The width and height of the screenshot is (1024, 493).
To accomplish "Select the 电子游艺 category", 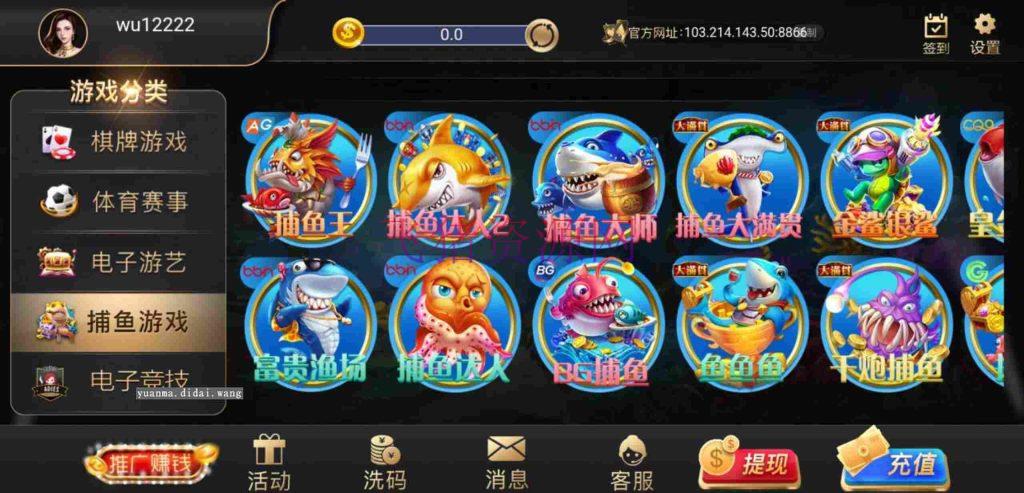I will (x=118, y=262).
